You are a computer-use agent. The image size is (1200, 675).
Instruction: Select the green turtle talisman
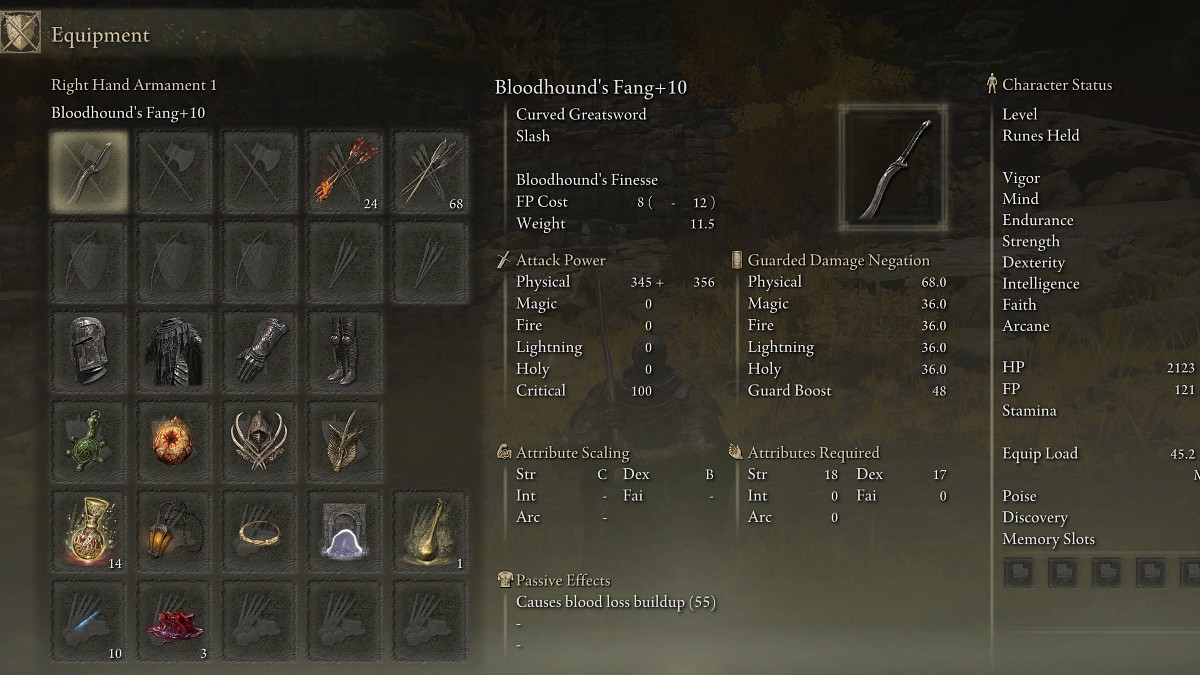click(89, 441)
